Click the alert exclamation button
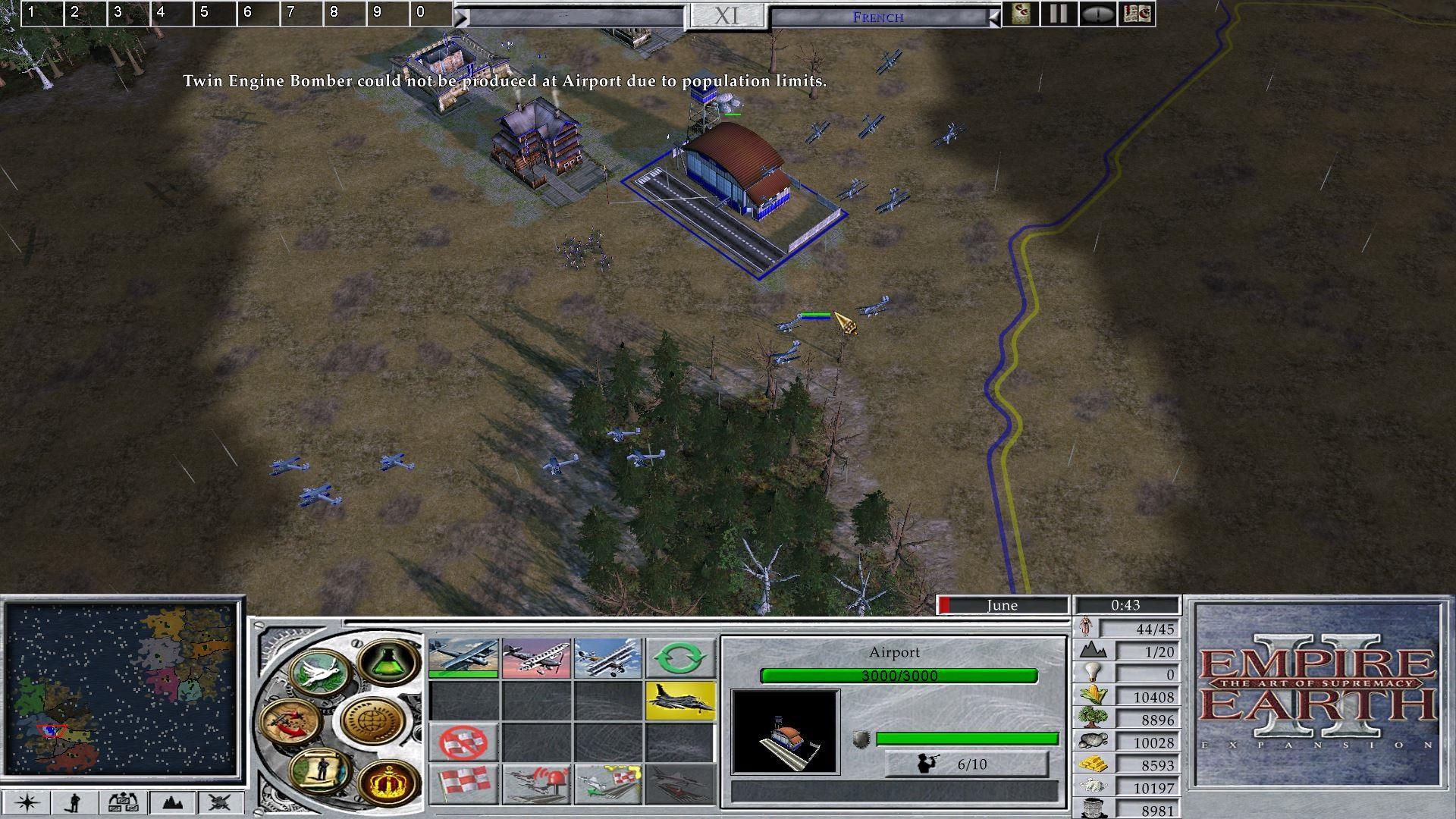 [1097, 14]
